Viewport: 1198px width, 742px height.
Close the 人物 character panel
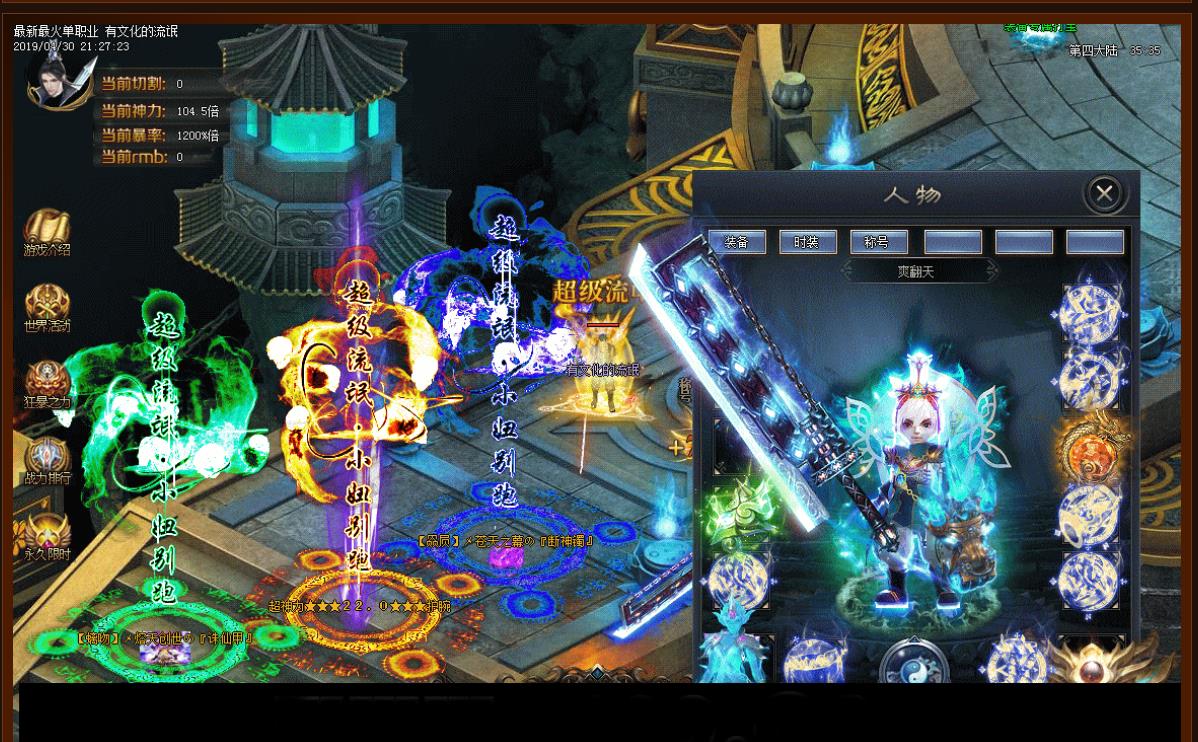click(1104, 193)
